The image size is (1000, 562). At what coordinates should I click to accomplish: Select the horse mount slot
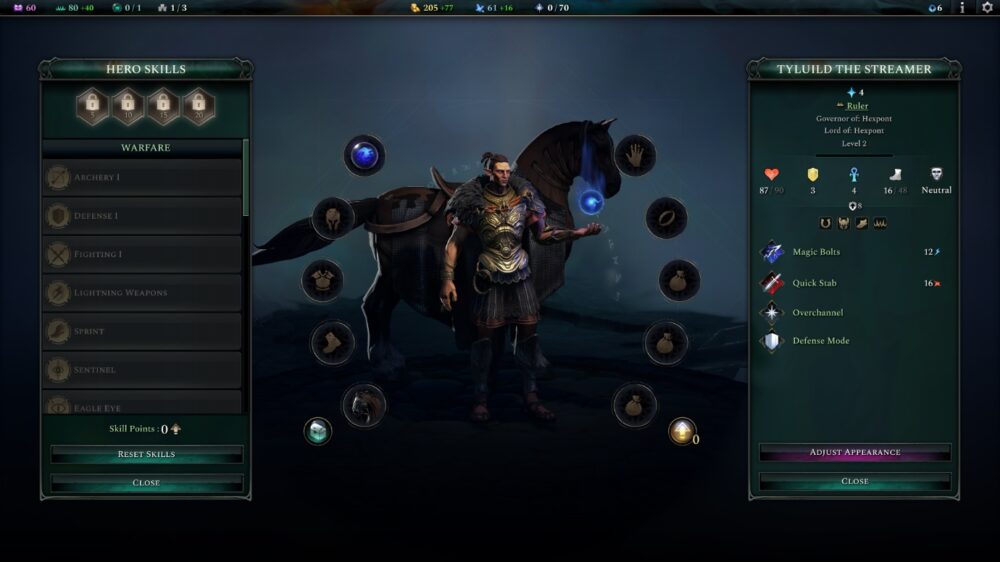[364, 405]
